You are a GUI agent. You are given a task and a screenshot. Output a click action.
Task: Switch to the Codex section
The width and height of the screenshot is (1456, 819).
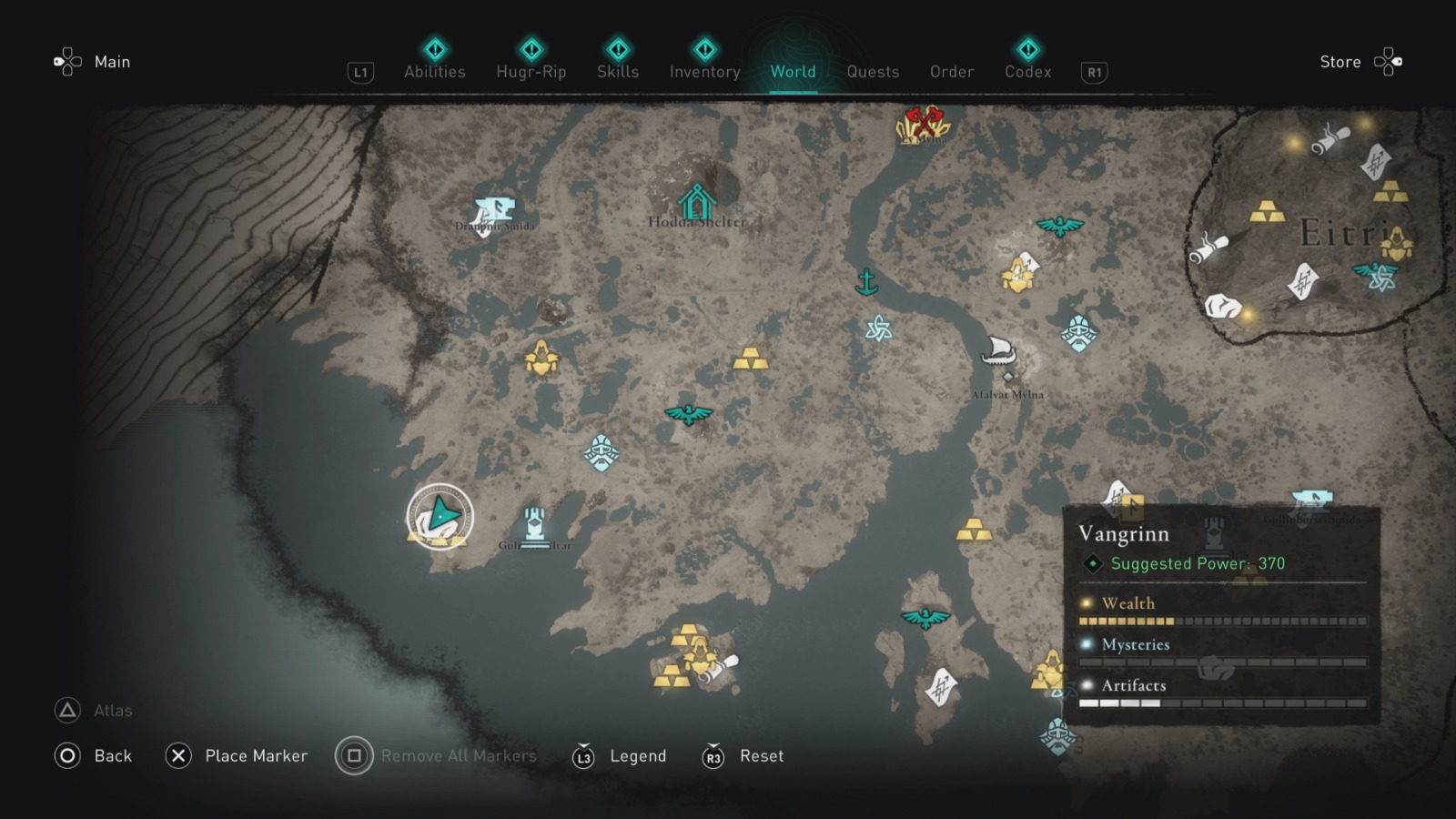pos(1027,72)
